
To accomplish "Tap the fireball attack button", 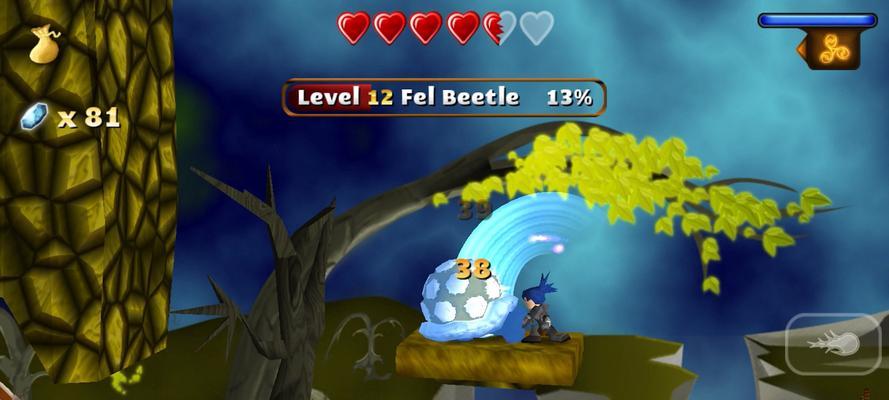I will pyautogui.click(x=834, y=345).
